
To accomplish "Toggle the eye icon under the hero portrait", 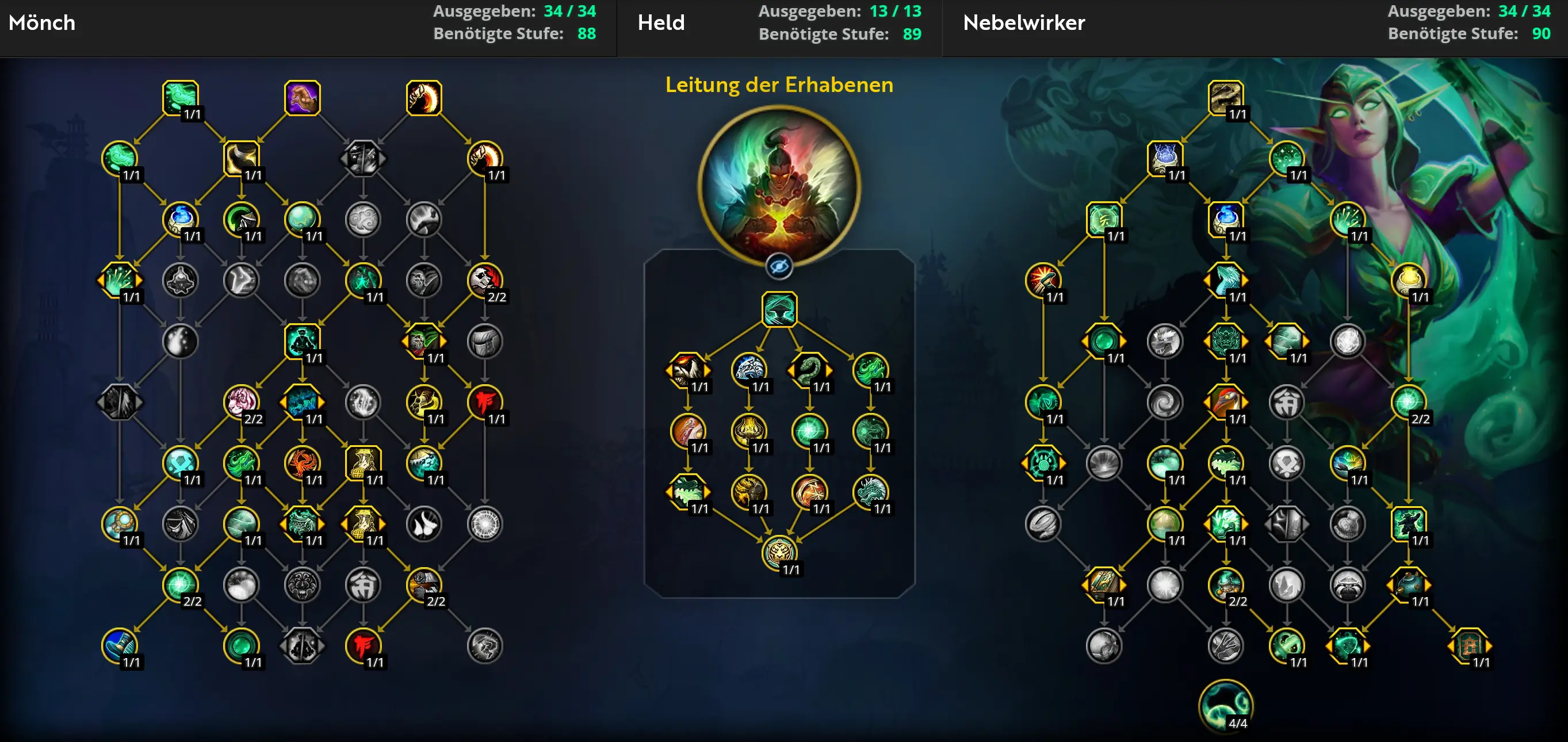I will (778, 266).
